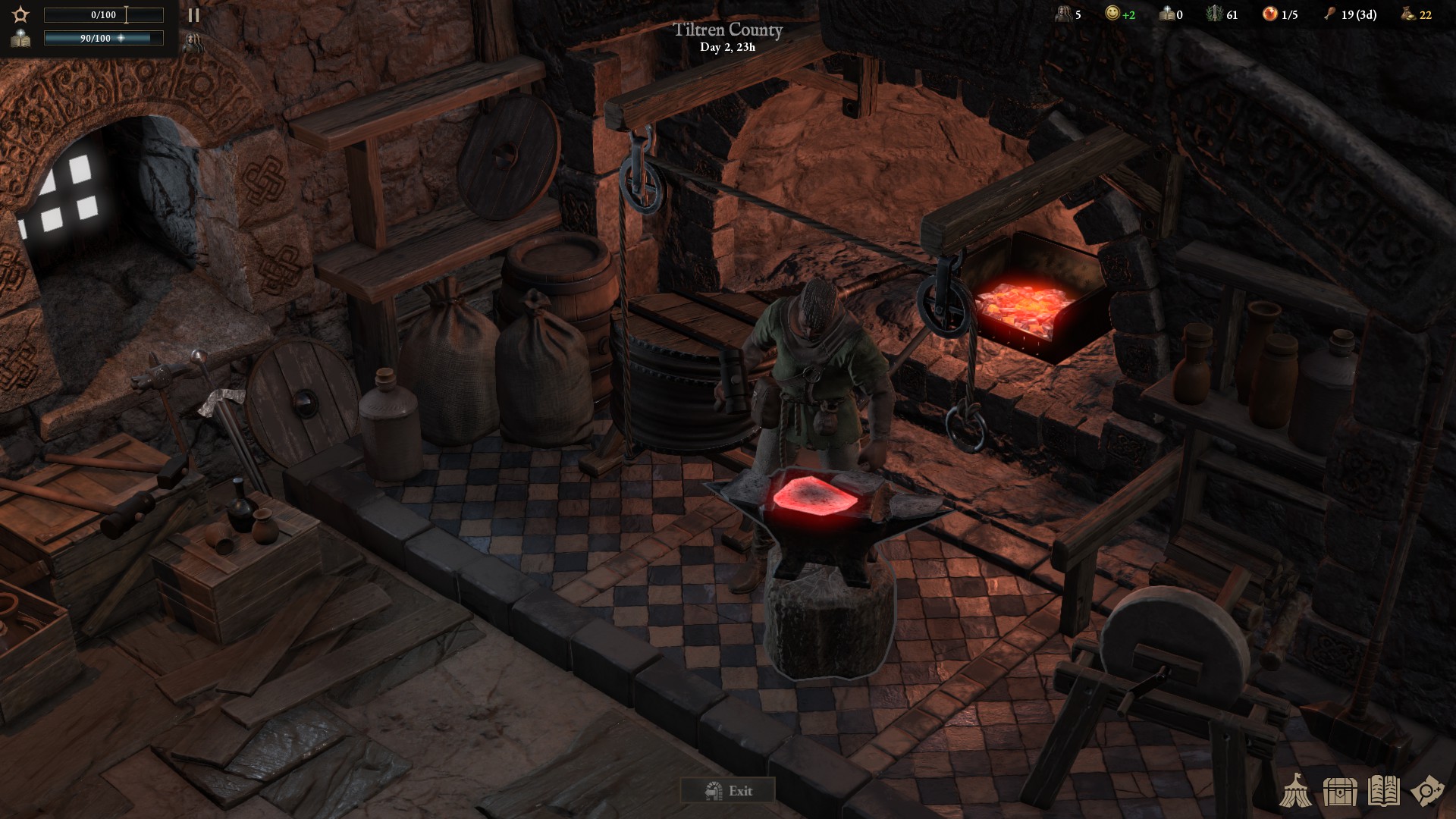Click the orange orb resource icon
1456x819 pixels.
1269,14
